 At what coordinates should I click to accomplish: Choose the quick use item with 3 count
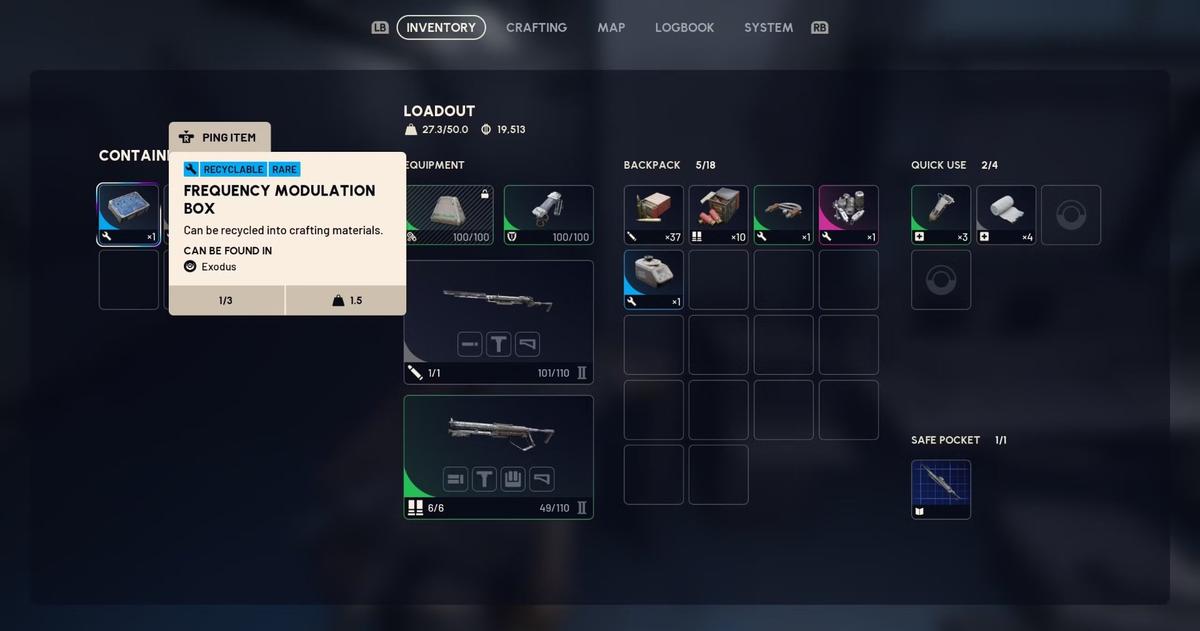pyautogui.click(x=941, y=214)
